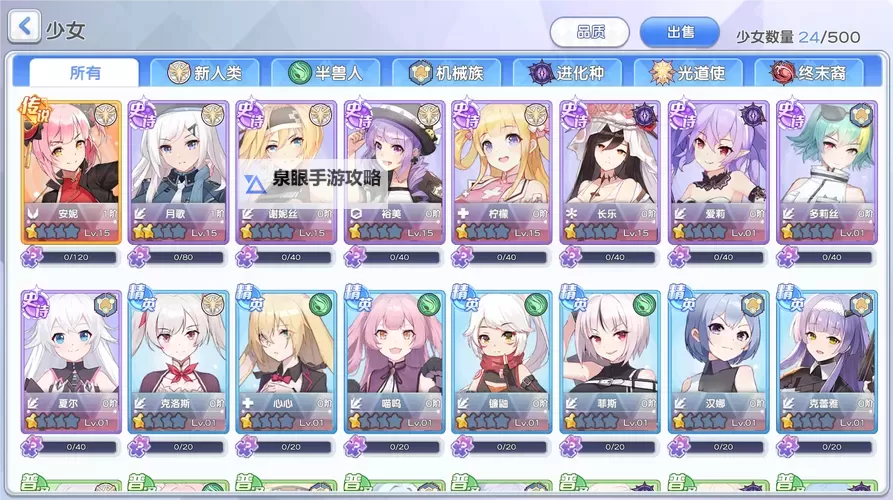Choose the 终末裔 faction tab
The height and width of the screenshot is (500, 893).
[x=810, y=73]
